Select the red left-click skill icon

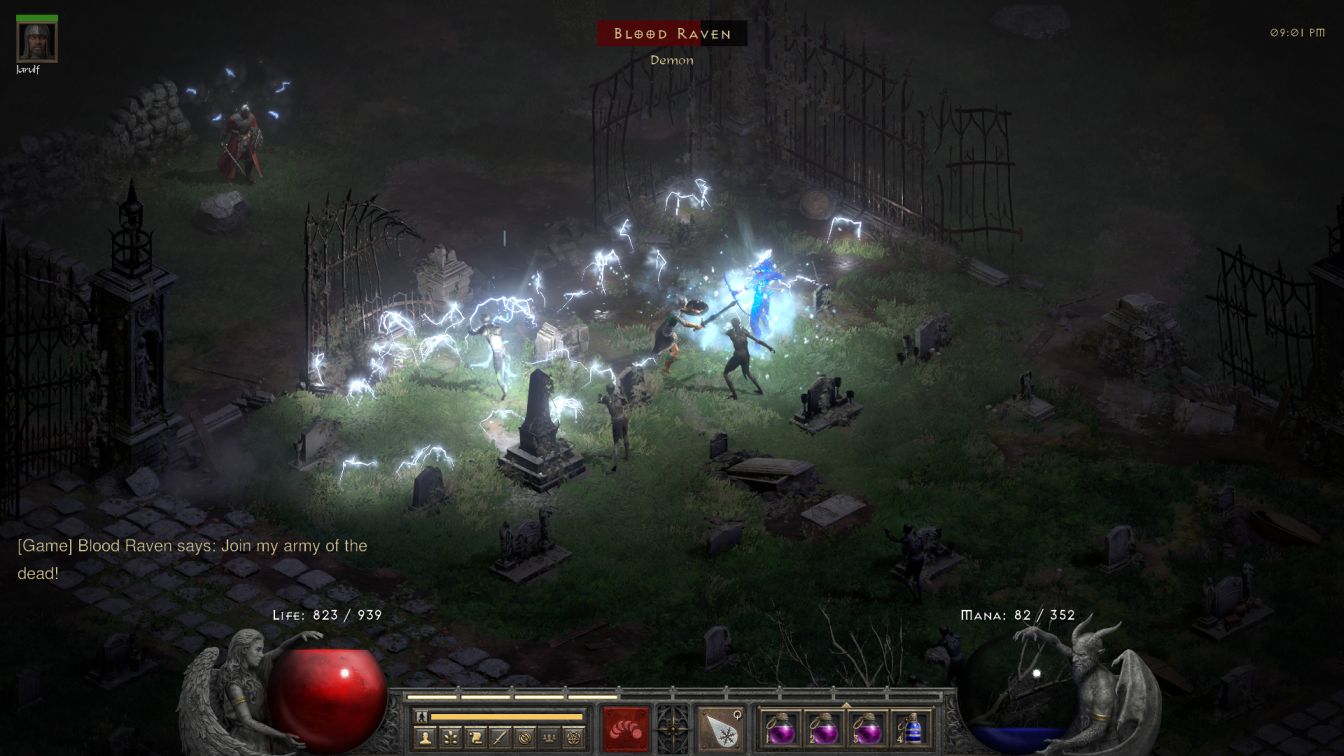pos(626,729)
